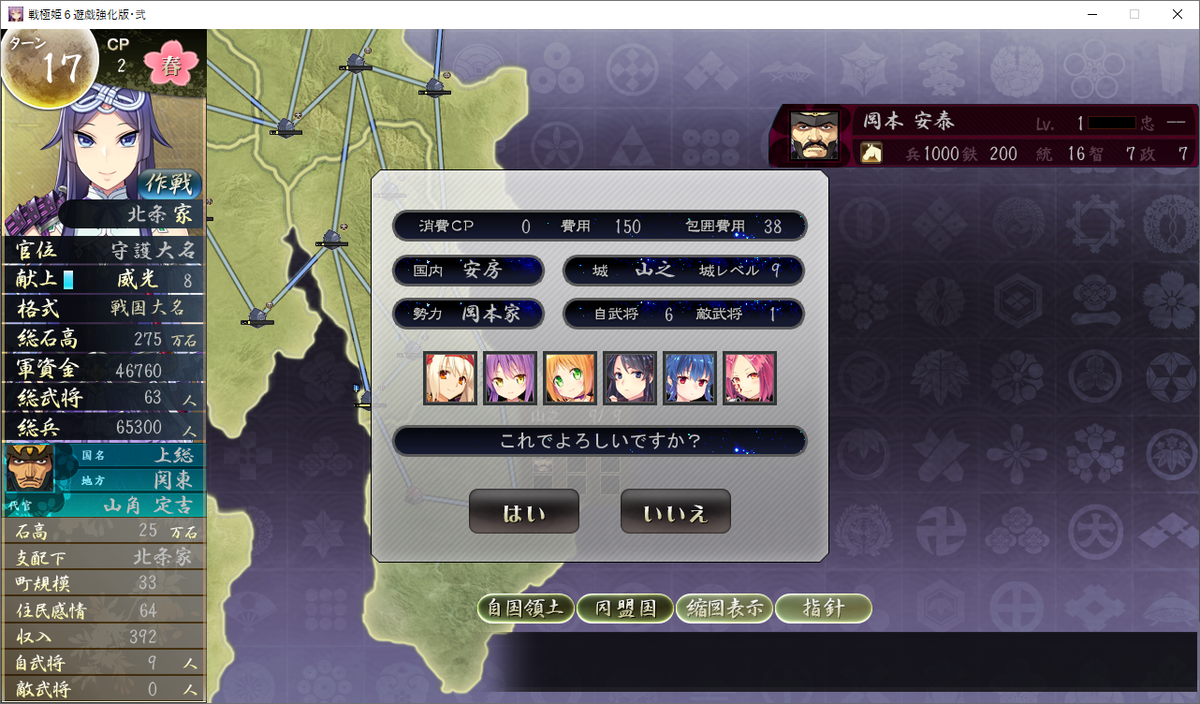Show own territory with 自国領土
1200x704 pixels.
[525, 608]
